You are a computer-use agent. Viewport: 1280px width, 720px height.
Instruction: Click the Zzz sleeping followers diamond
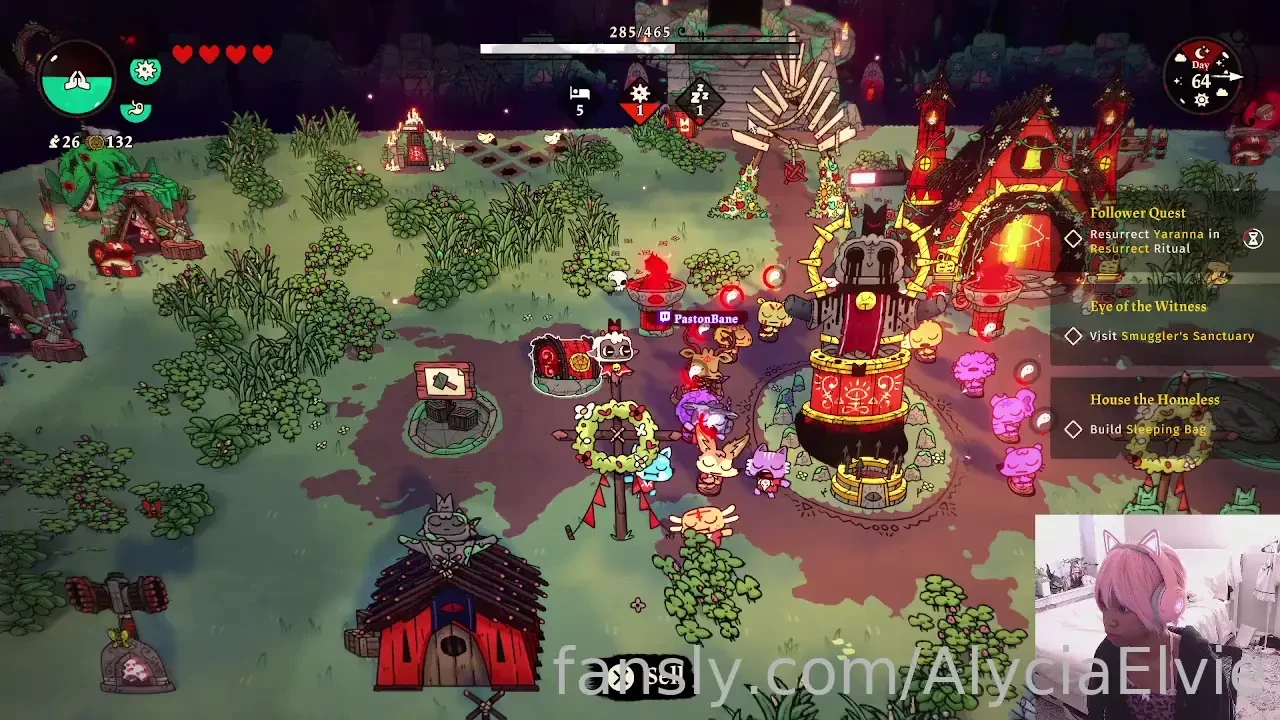click(701, 97)
